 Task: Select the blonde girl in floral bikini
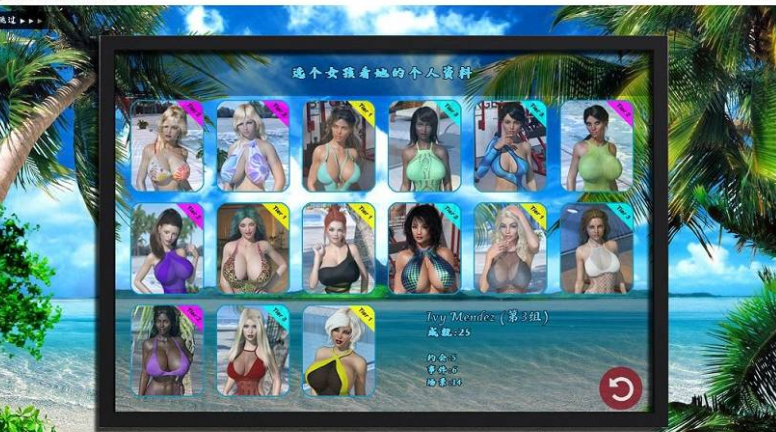[x=167, y=146]
